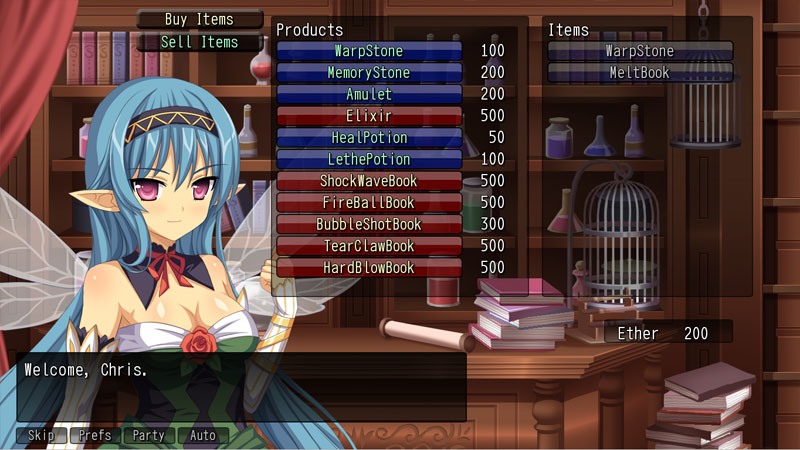Screen dimensions: 800x450
Task: Toggle Auto text advance
Action: [x=203, y=436]
